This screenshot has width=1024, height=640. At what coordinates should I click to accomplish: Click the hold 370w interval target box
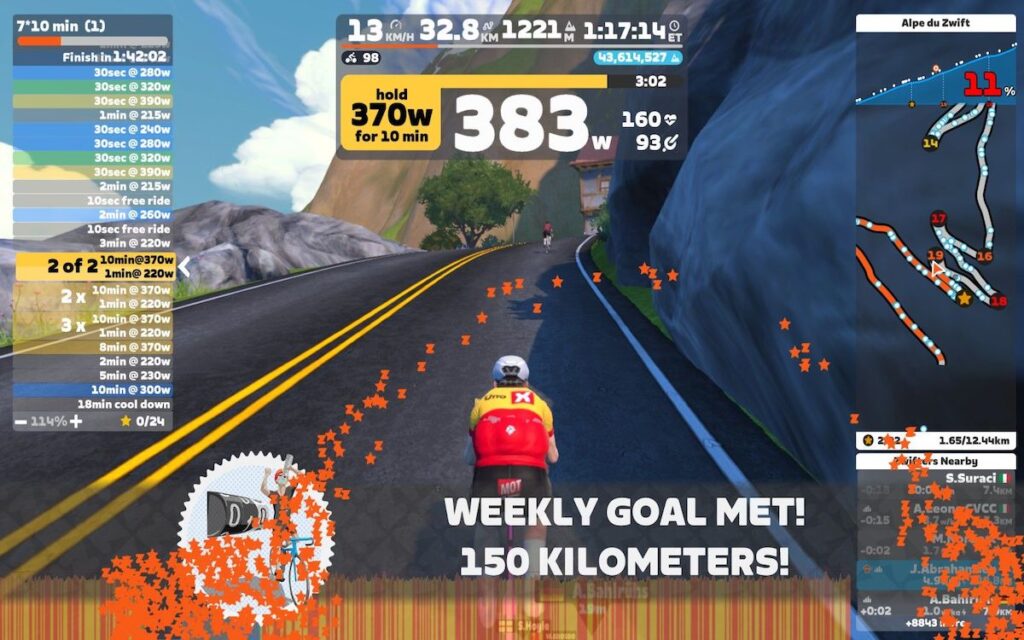[x=390, y=116]
